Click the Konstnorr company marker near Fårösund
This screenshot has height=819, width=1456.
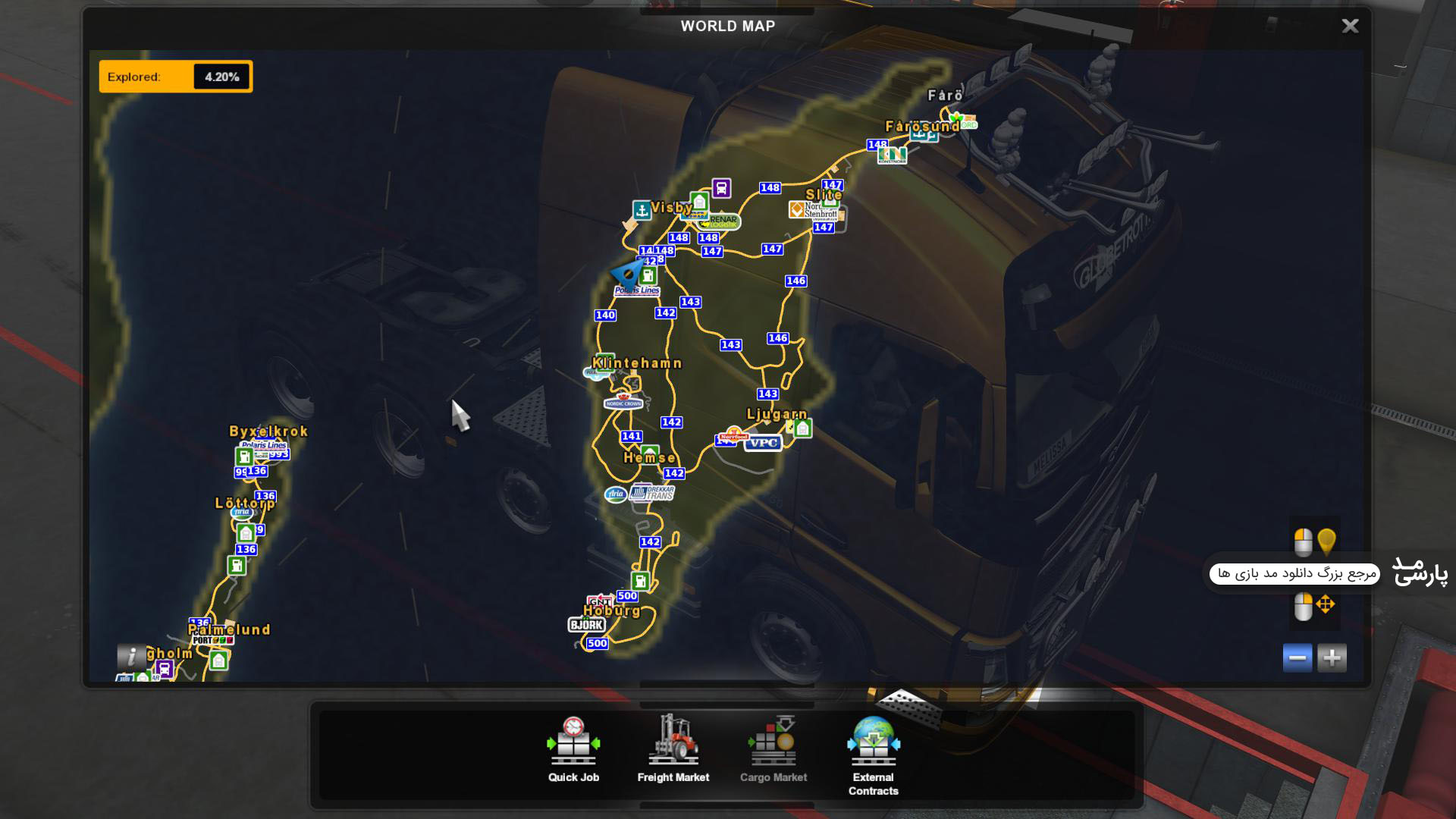point(892,155)
